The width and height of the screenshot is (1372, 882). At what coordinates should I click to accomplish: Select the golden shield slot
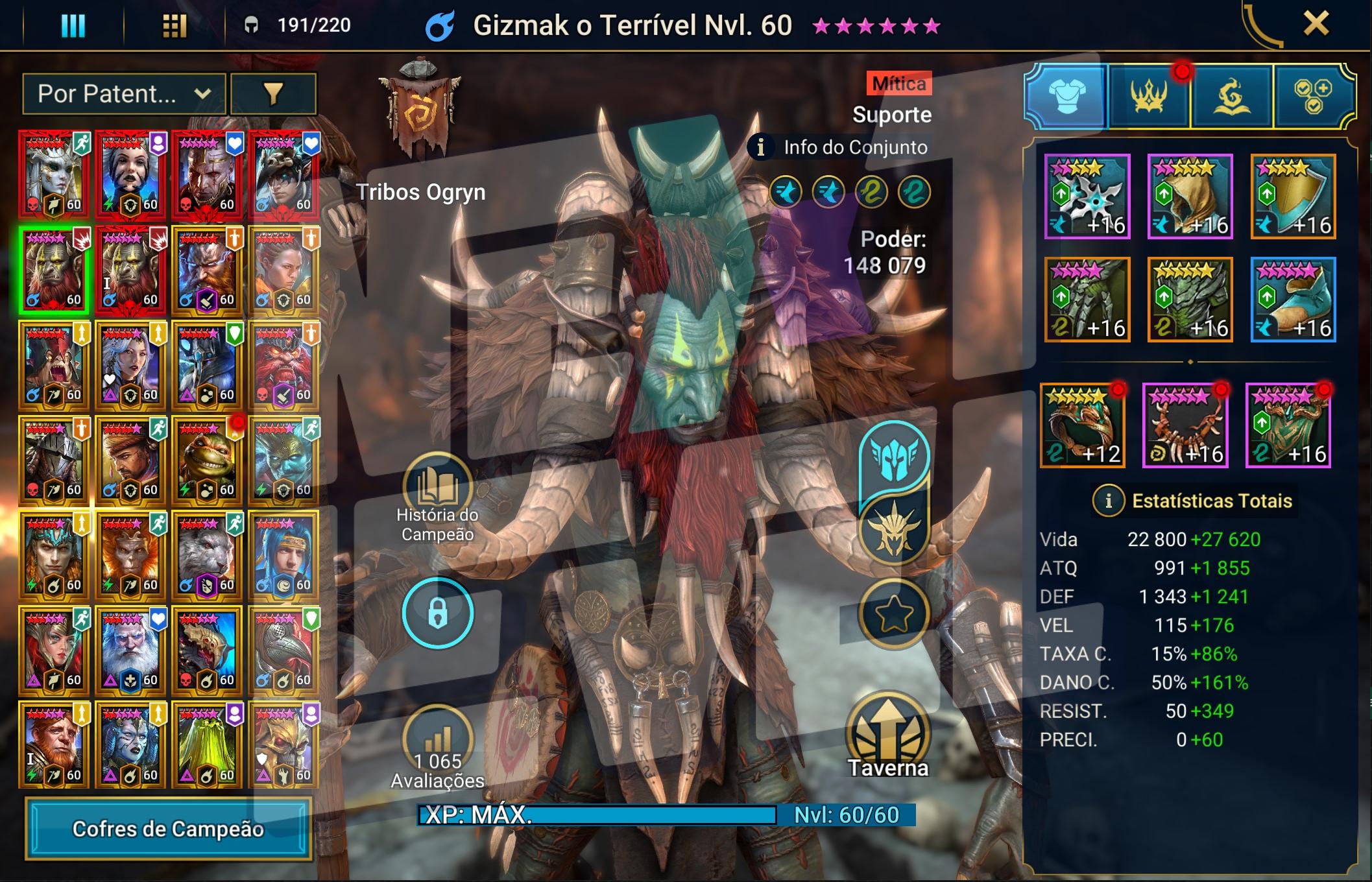click(x=1293, y=197)
